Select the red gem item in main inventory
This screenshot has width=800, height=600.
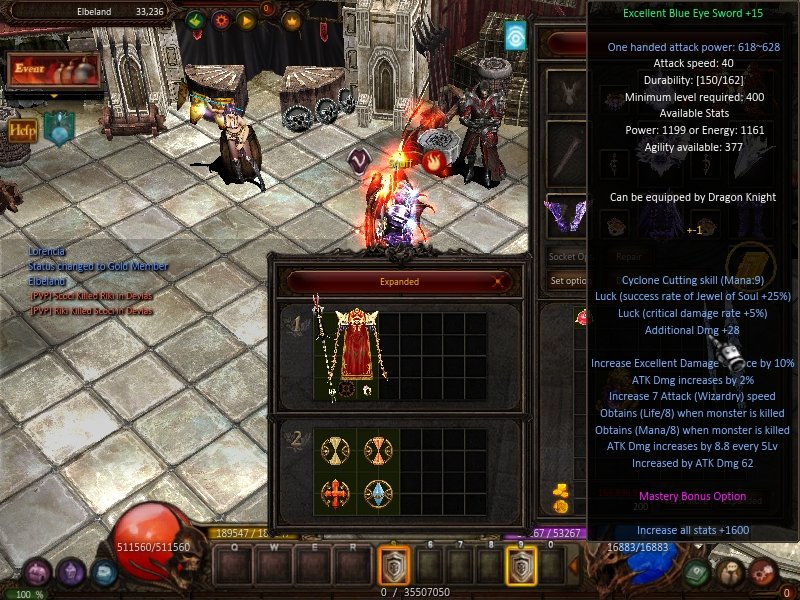coord(581,318)
